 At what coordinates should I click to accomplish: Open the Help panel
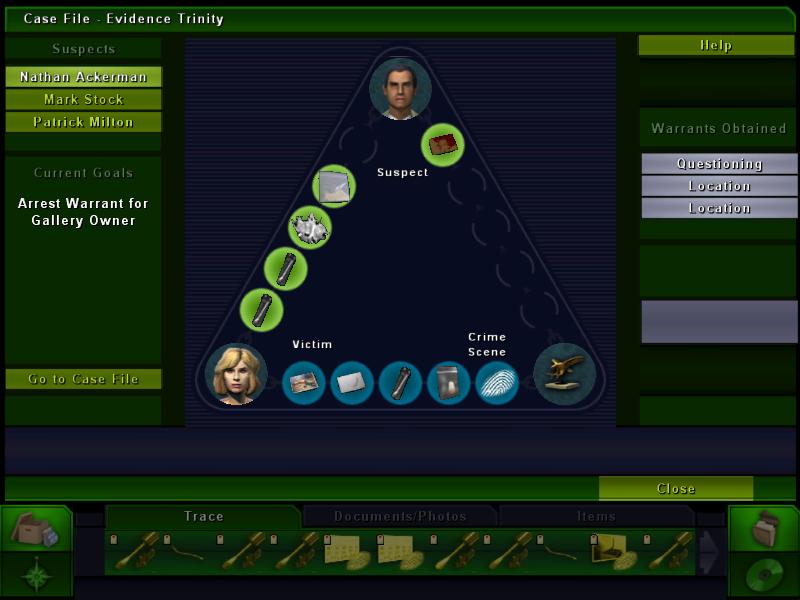tap(716, 45)
